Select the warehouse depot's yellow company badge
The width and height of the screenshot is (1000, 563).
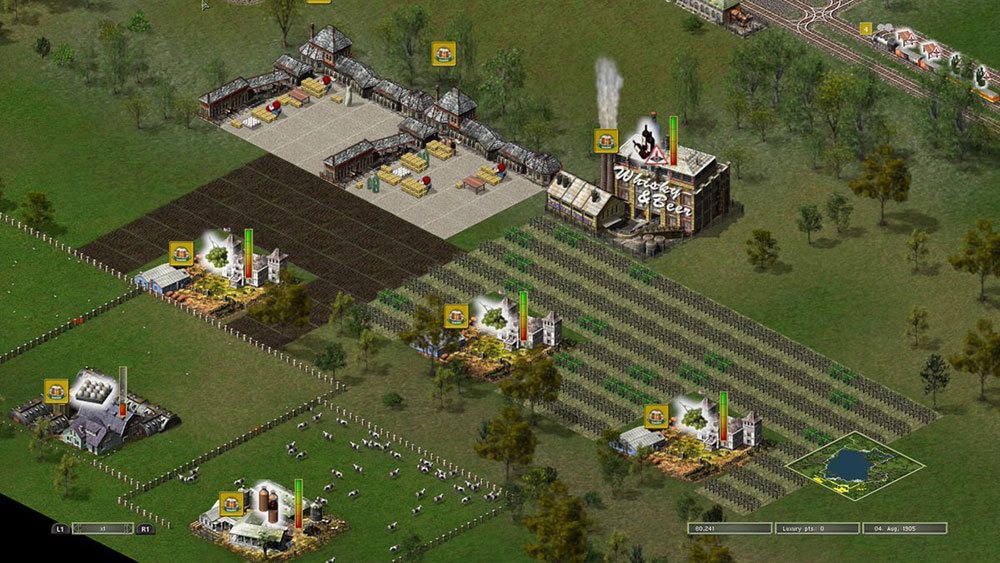click(443, 54)
